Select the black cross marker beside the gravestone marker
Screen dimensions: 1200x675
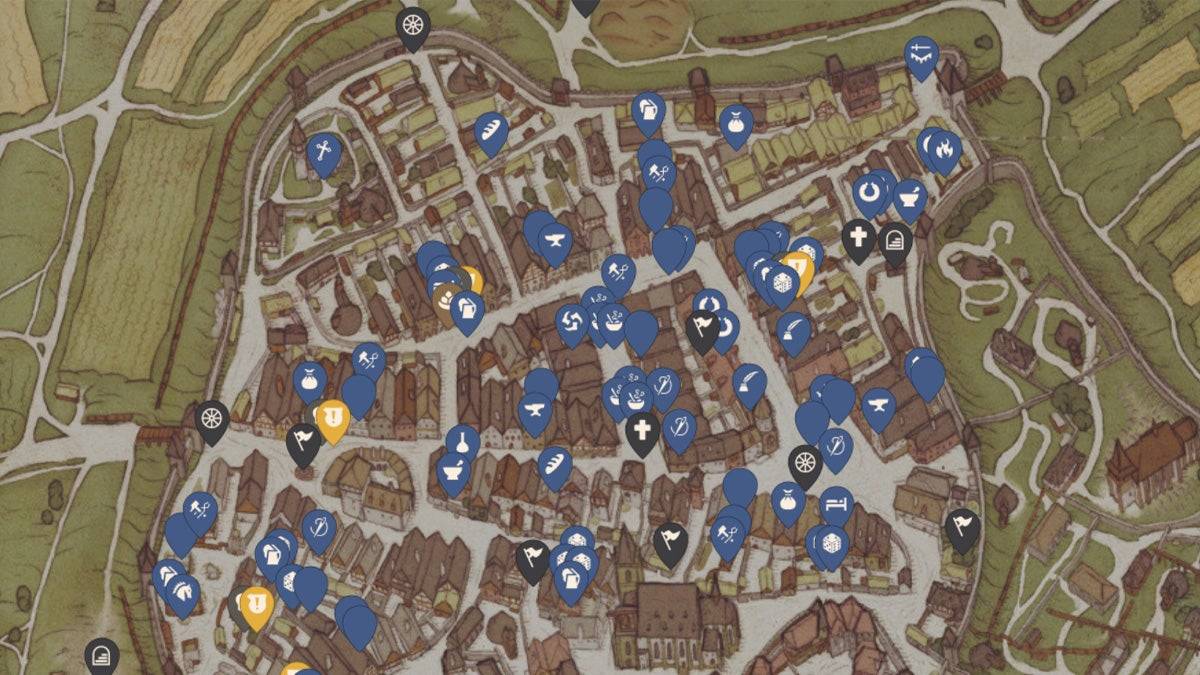pos(858,238)
